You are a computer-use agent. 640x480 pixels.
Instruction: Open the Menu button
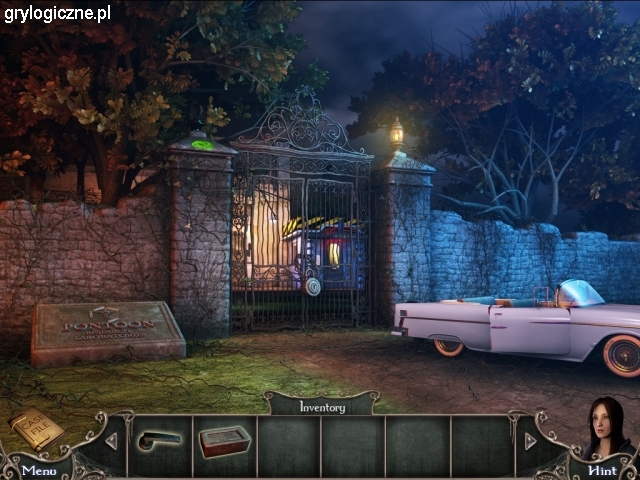point(39,469)
